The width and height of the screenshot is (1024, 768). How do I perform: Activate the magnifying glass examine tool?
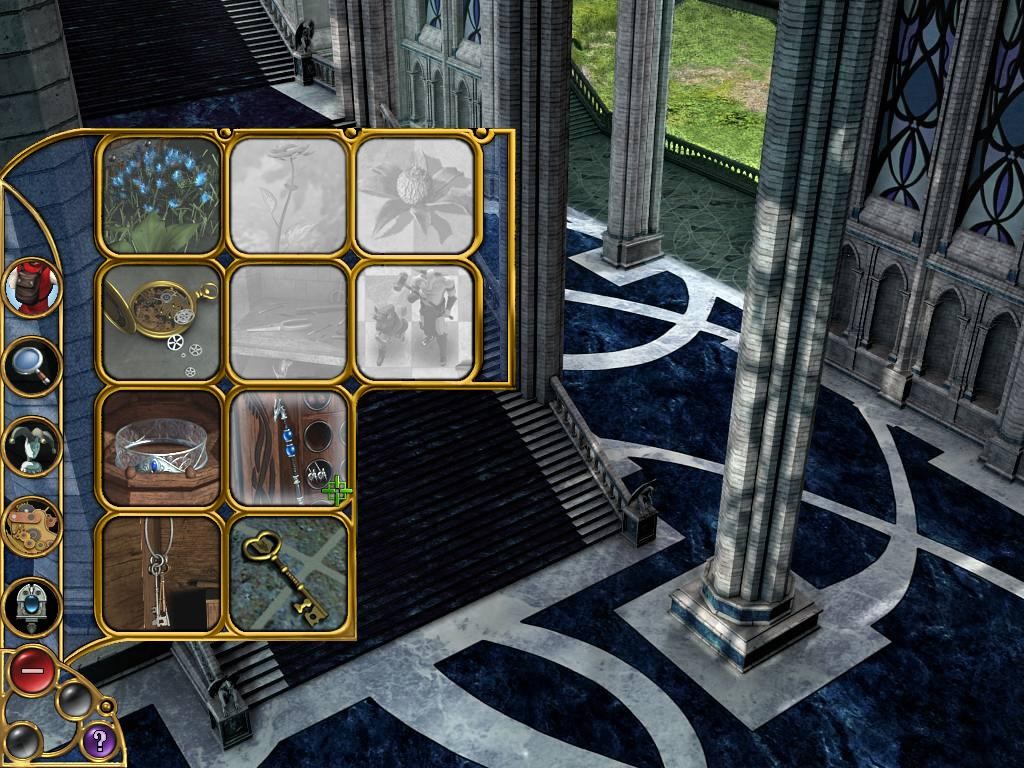(x=32, y=367)
